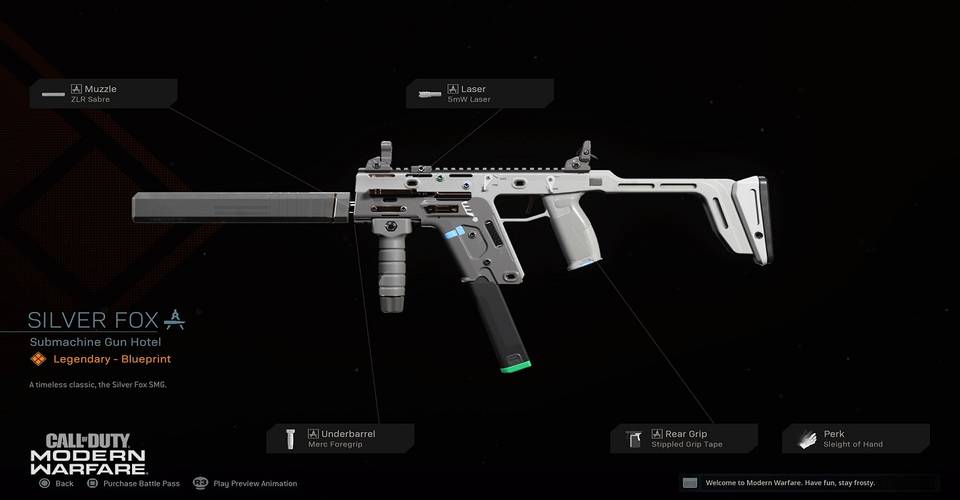
Task: Select the Rear Grip Stippled Grip Tape
Action: 684,438
